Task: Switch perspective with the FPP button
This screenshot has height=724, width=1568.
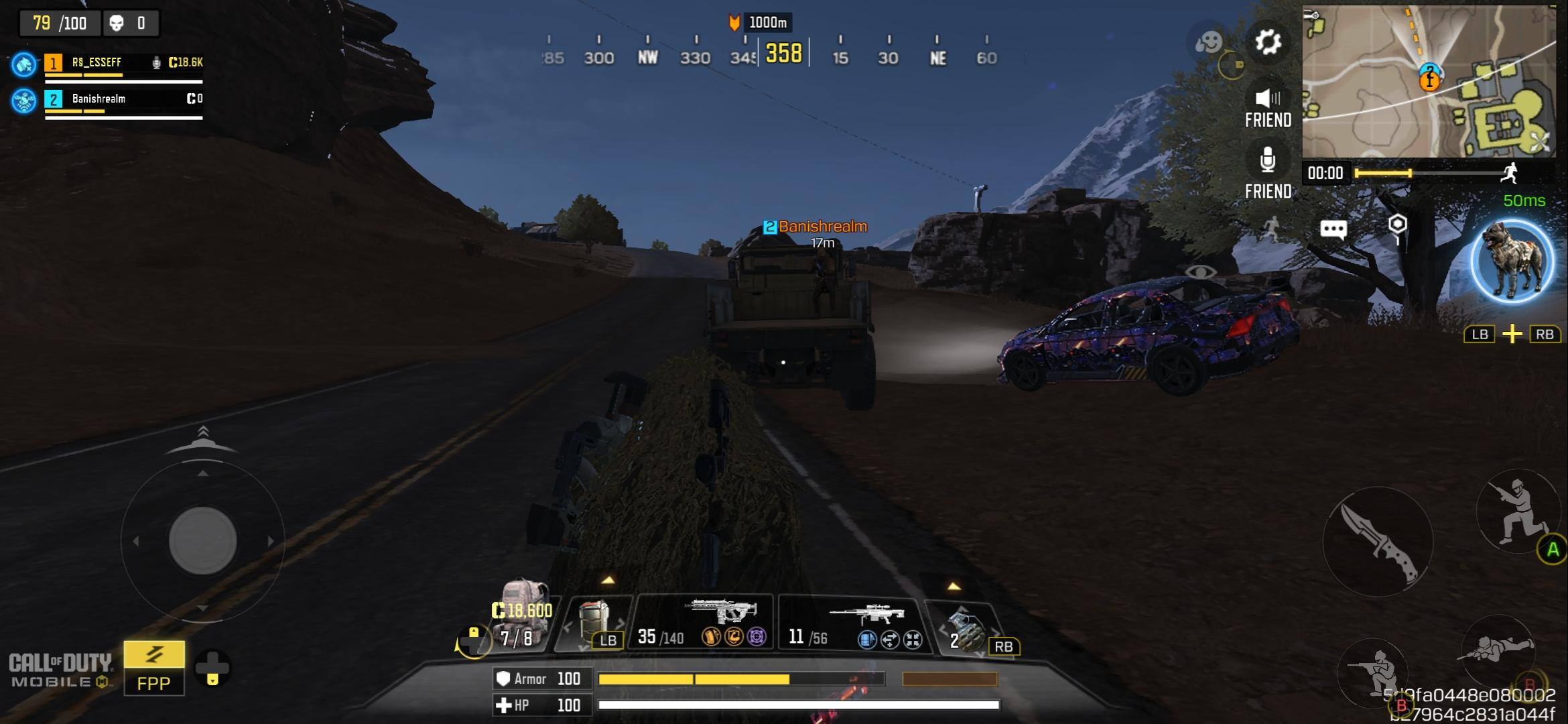Action: point(153,668)
